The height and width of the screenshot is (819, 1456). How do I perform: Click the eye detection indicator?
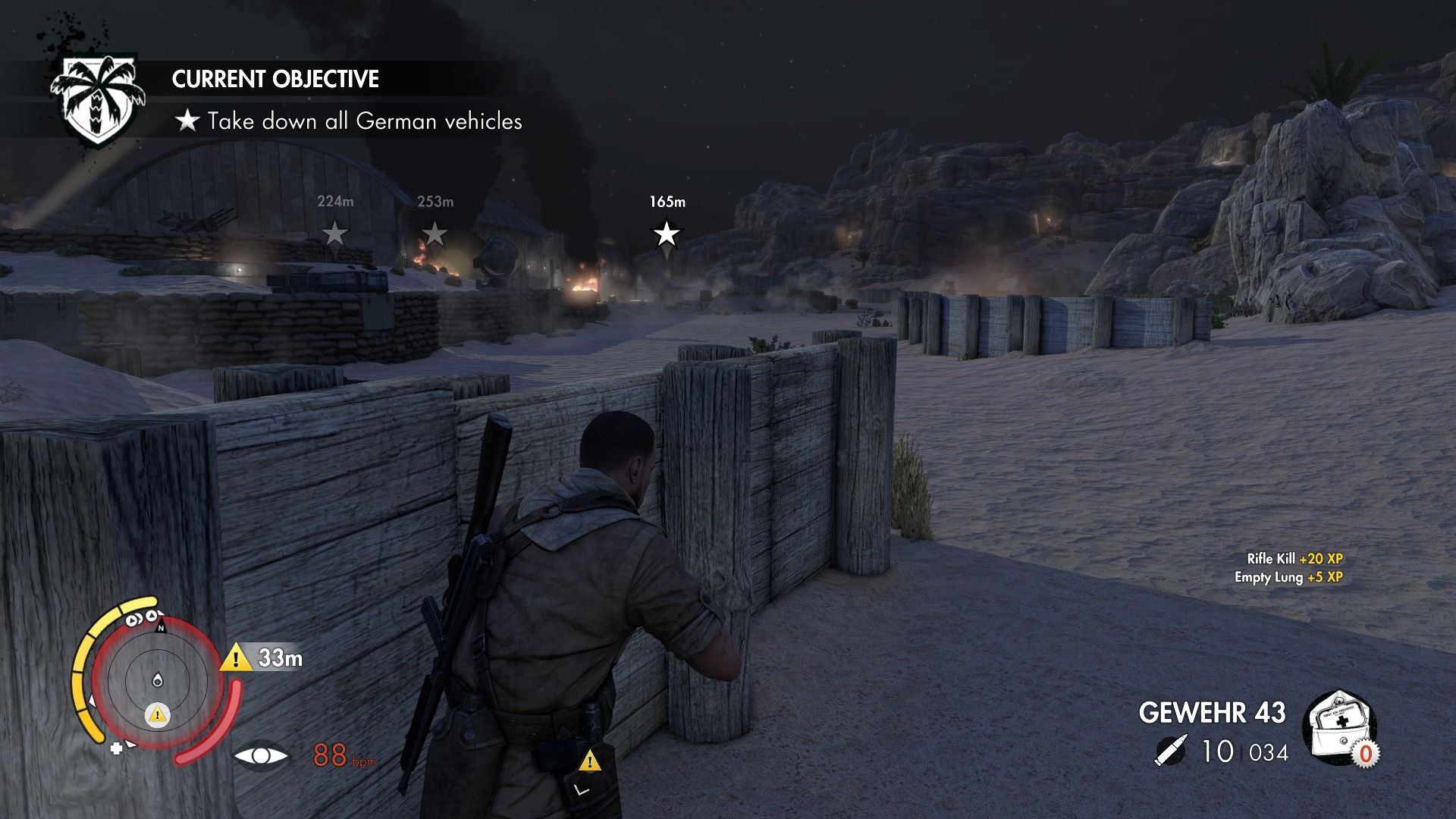tap(261, 756)
